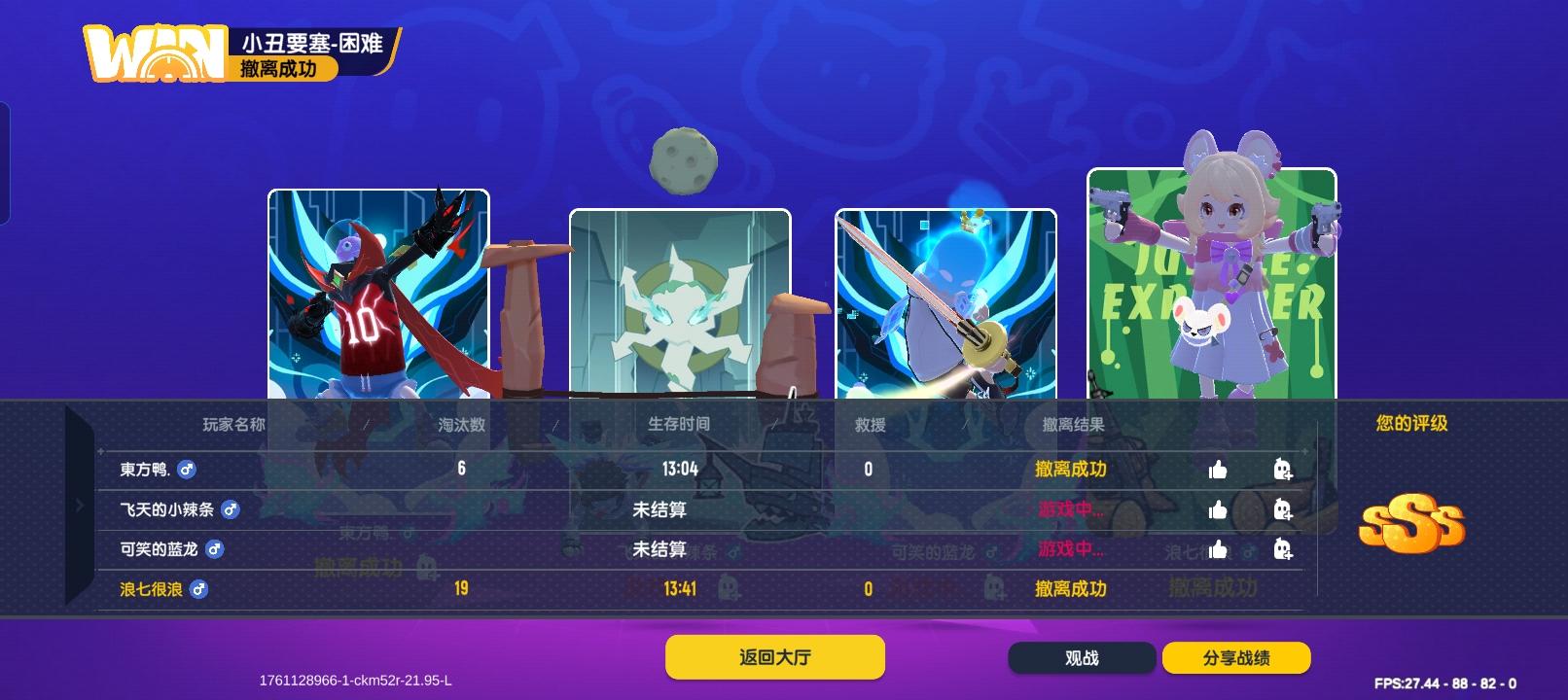
Task: Click the add-friend icon for 浪七很浪
Action: pos(1284,589)
